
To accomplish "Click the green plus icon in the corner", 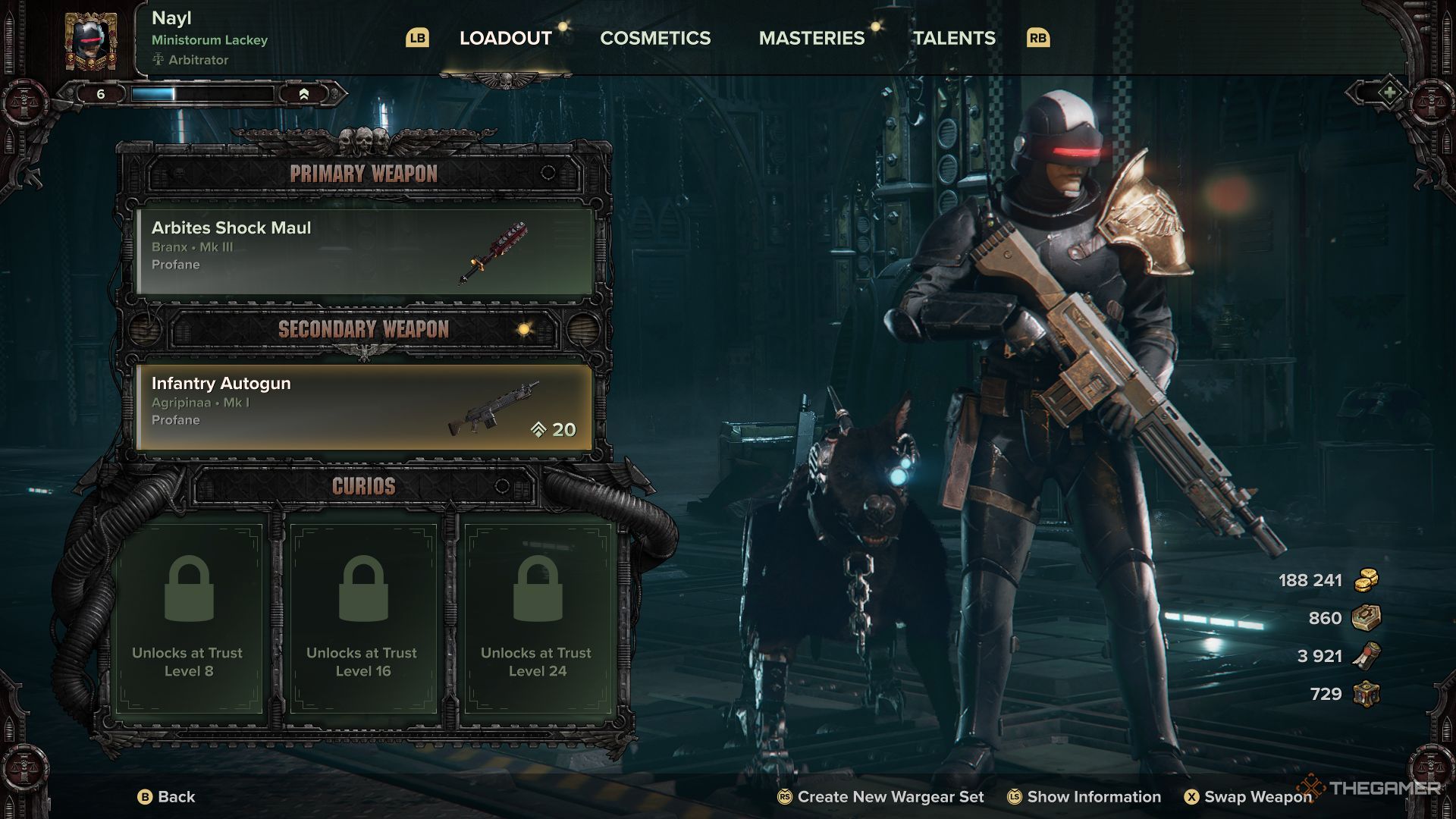I will coord(1389,93).
